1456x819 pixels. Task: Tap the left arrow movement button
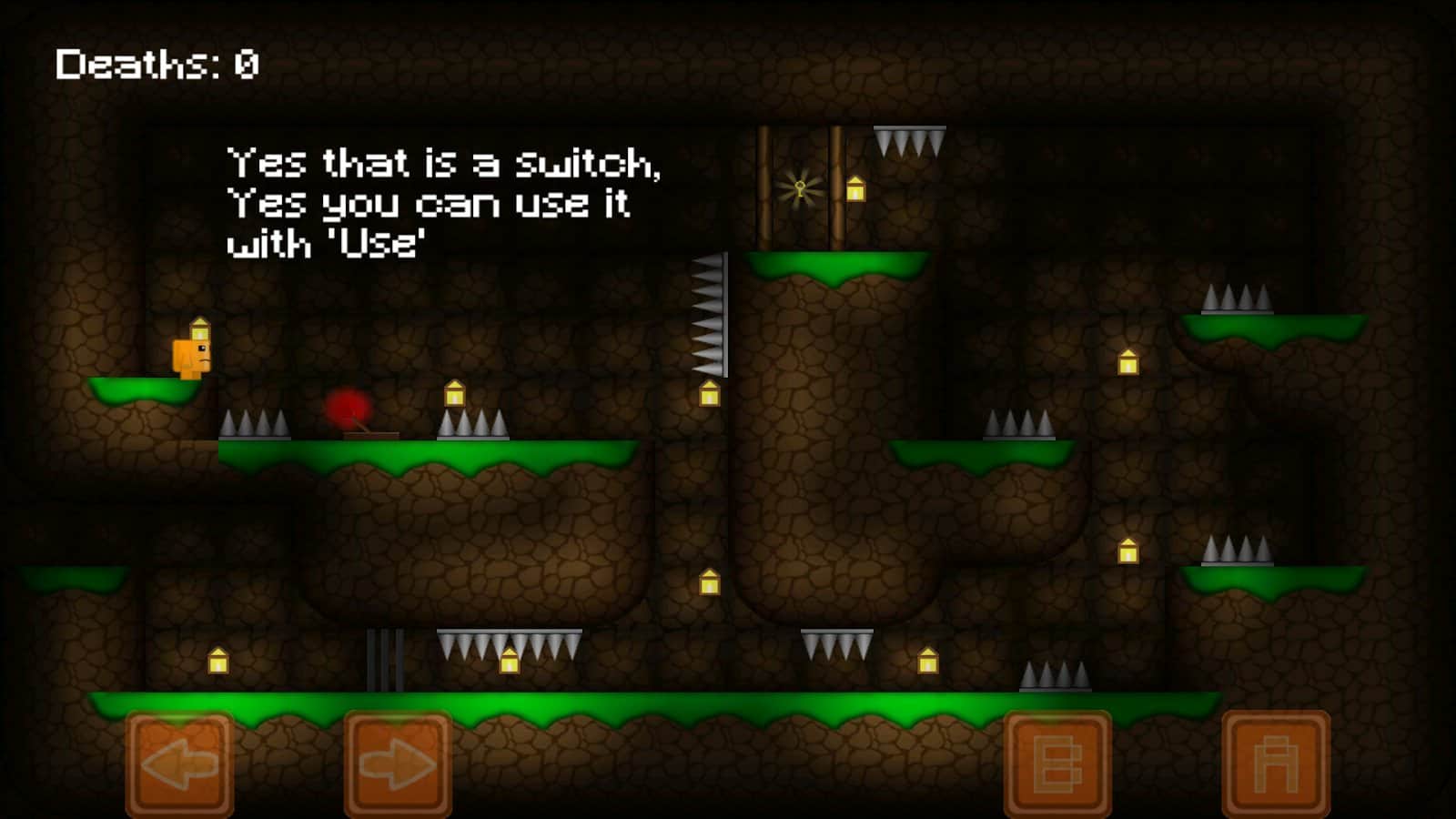pos(179,763)
